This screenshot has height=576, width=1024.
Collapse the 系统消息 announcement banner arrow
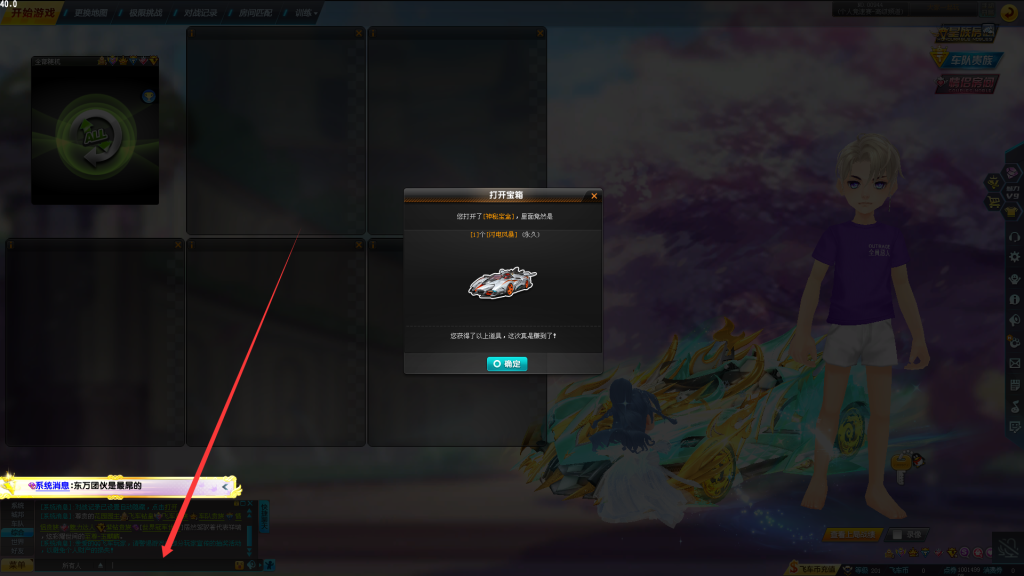[x=225, y=486]
